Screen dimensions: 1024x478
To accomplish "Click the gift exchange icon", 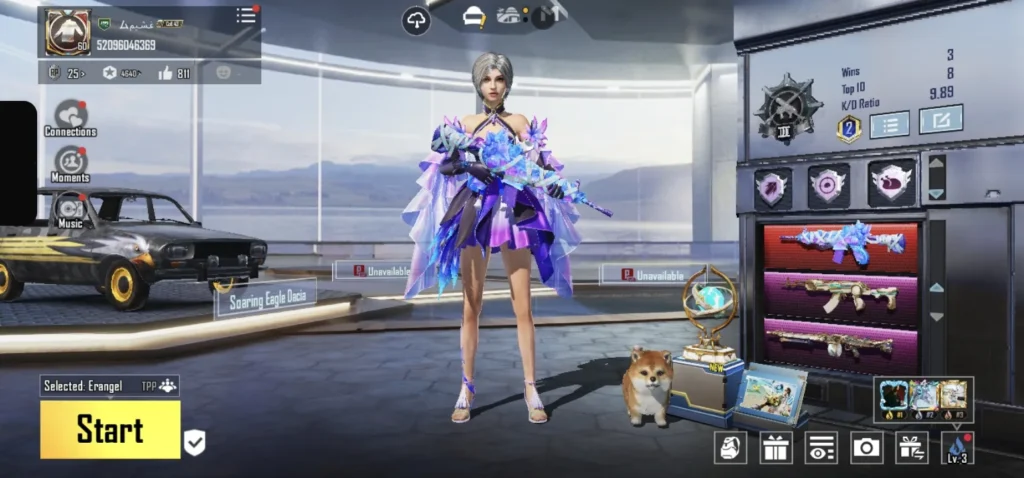I will 911,447.
